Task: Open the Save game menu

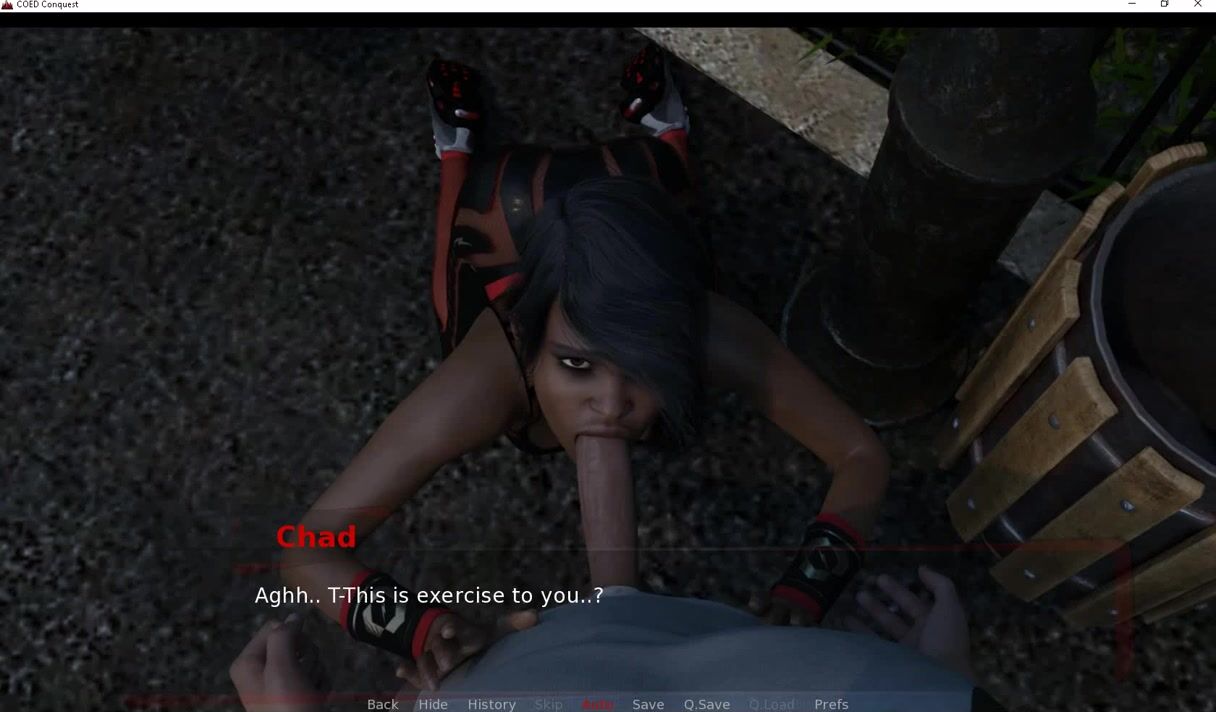Action: (x=648, y=704)
